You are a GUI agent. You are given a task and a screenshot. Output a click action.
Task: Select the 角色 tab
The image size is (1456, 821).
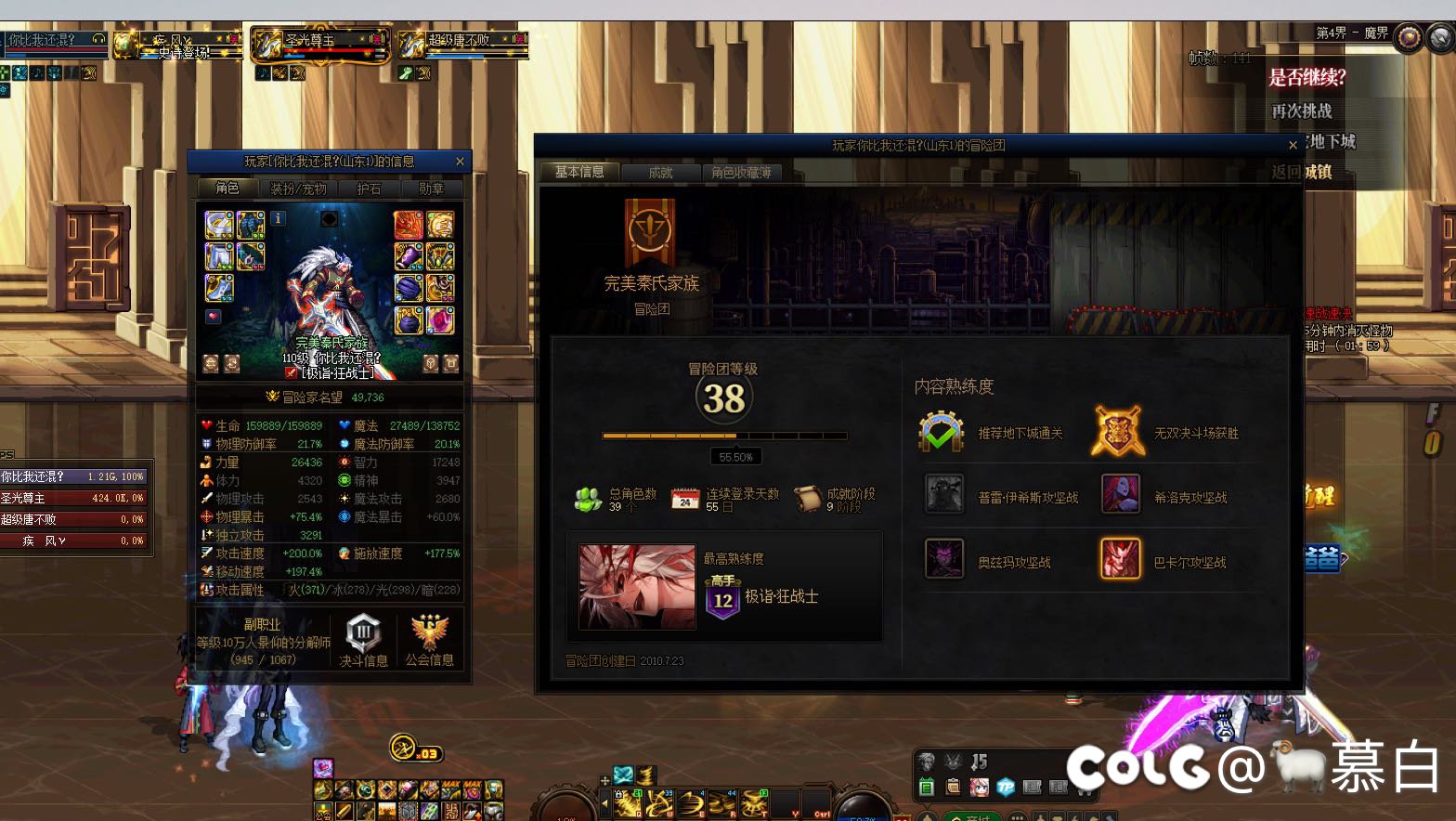click(x=227, y=189)
